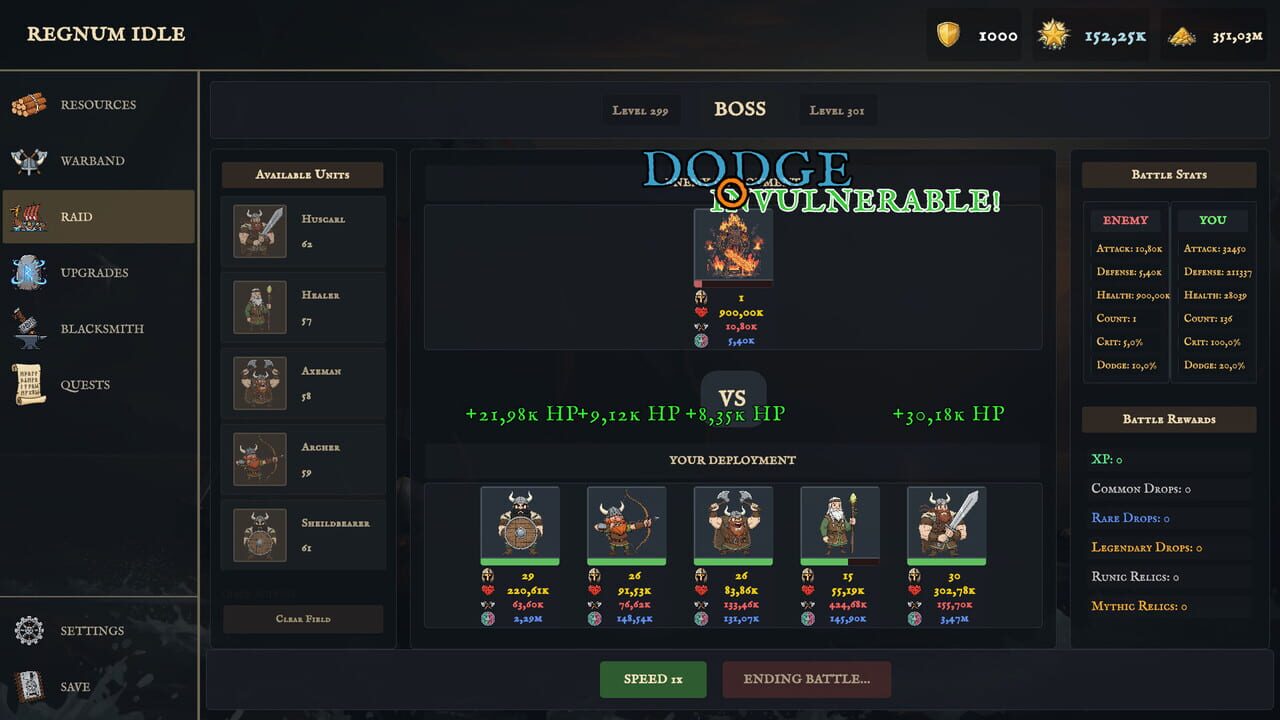
Task: Switch to the YOU battle stats tab
Action: (x=1213, y=220)
